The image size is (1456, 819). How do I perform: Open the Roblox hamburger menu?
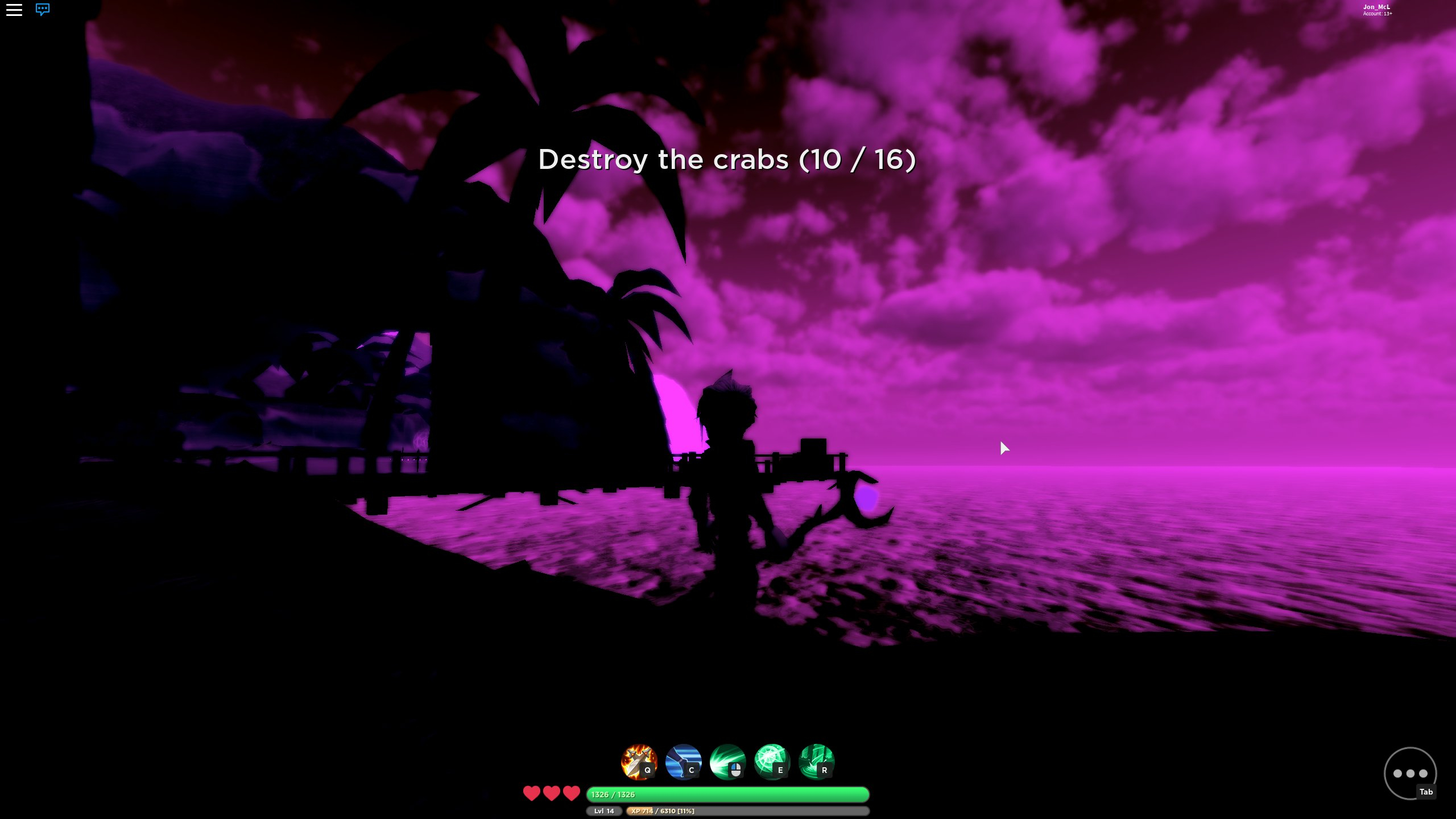coord(14,10)
